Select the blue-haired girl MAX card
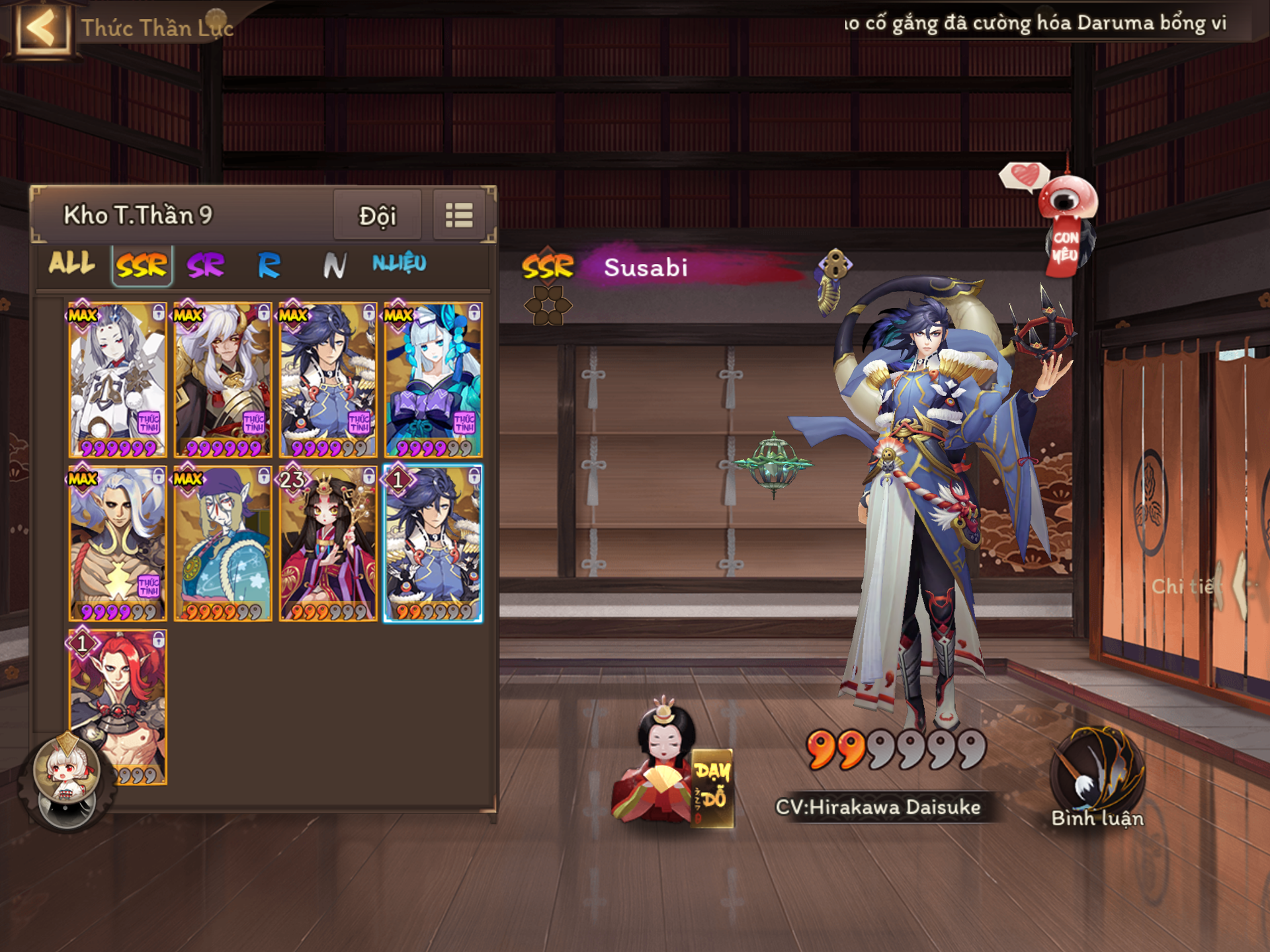 pyautogui.click(x=433, y=380)
